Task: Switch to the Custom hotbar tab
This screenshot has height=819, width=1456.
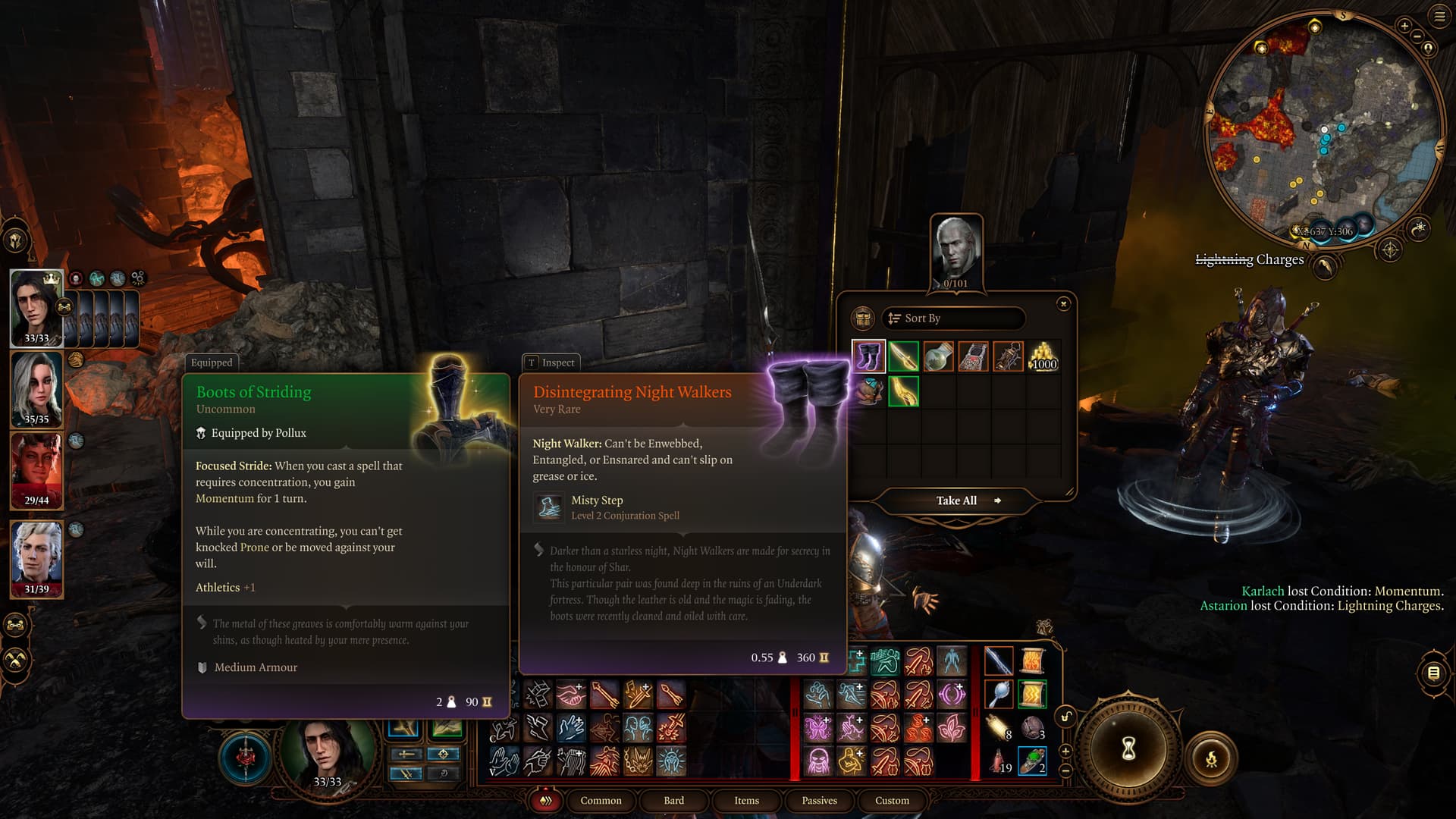Action: (x=892, y=800)
